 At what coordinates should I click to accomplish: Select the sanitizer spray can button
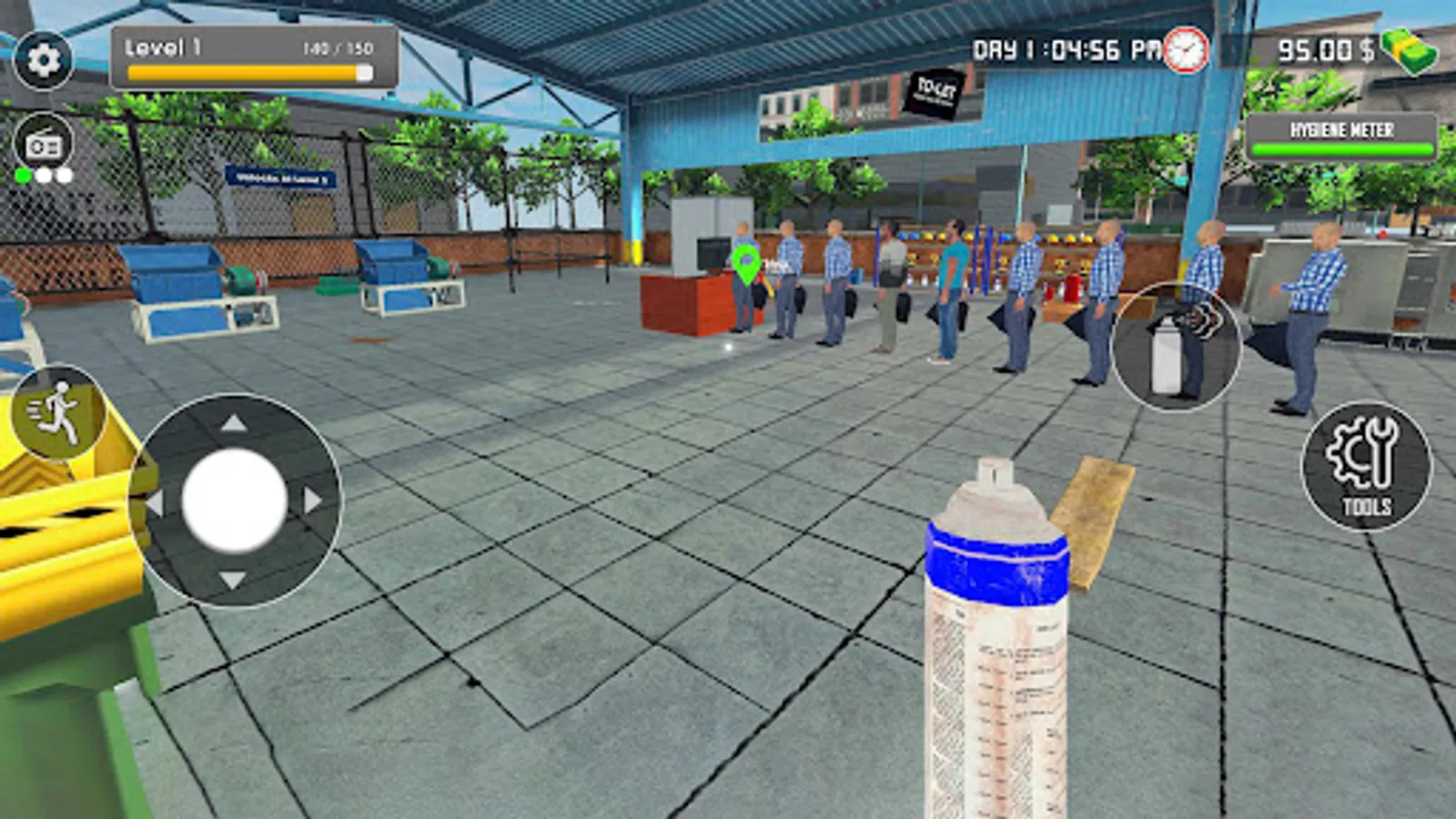tap(1174, 346)
